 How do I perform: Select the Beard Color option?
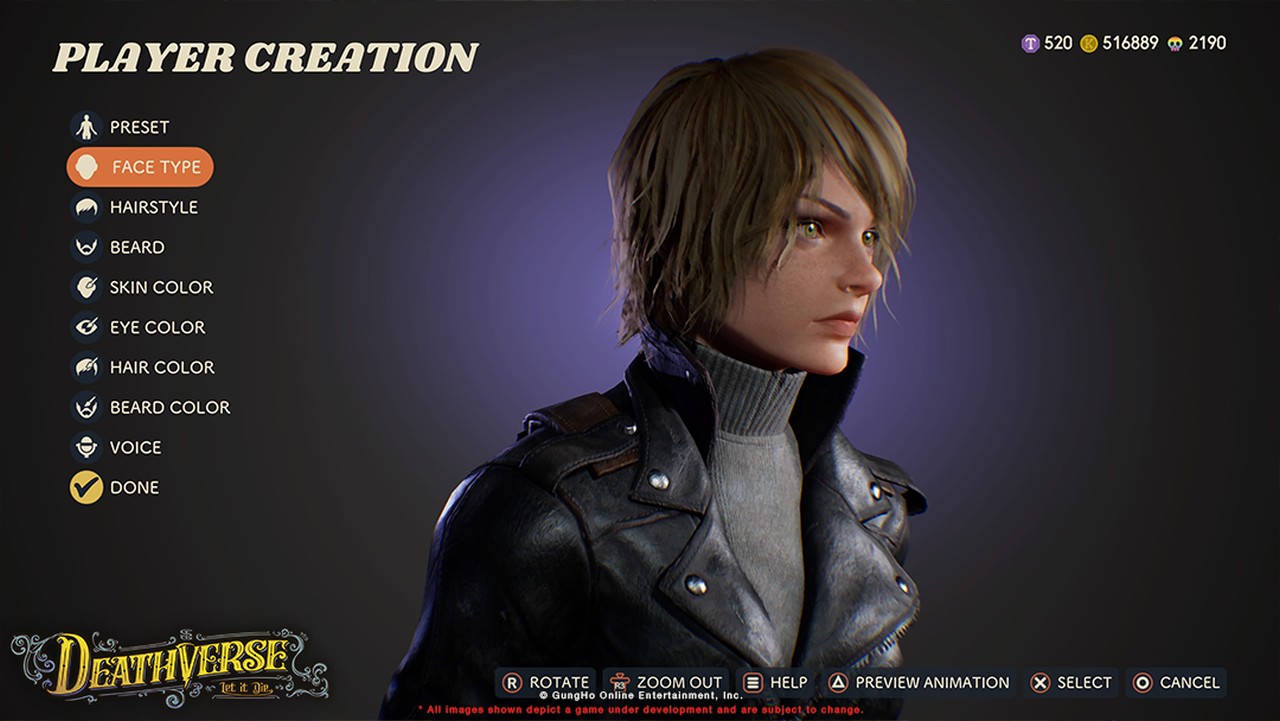click(168, 407)
